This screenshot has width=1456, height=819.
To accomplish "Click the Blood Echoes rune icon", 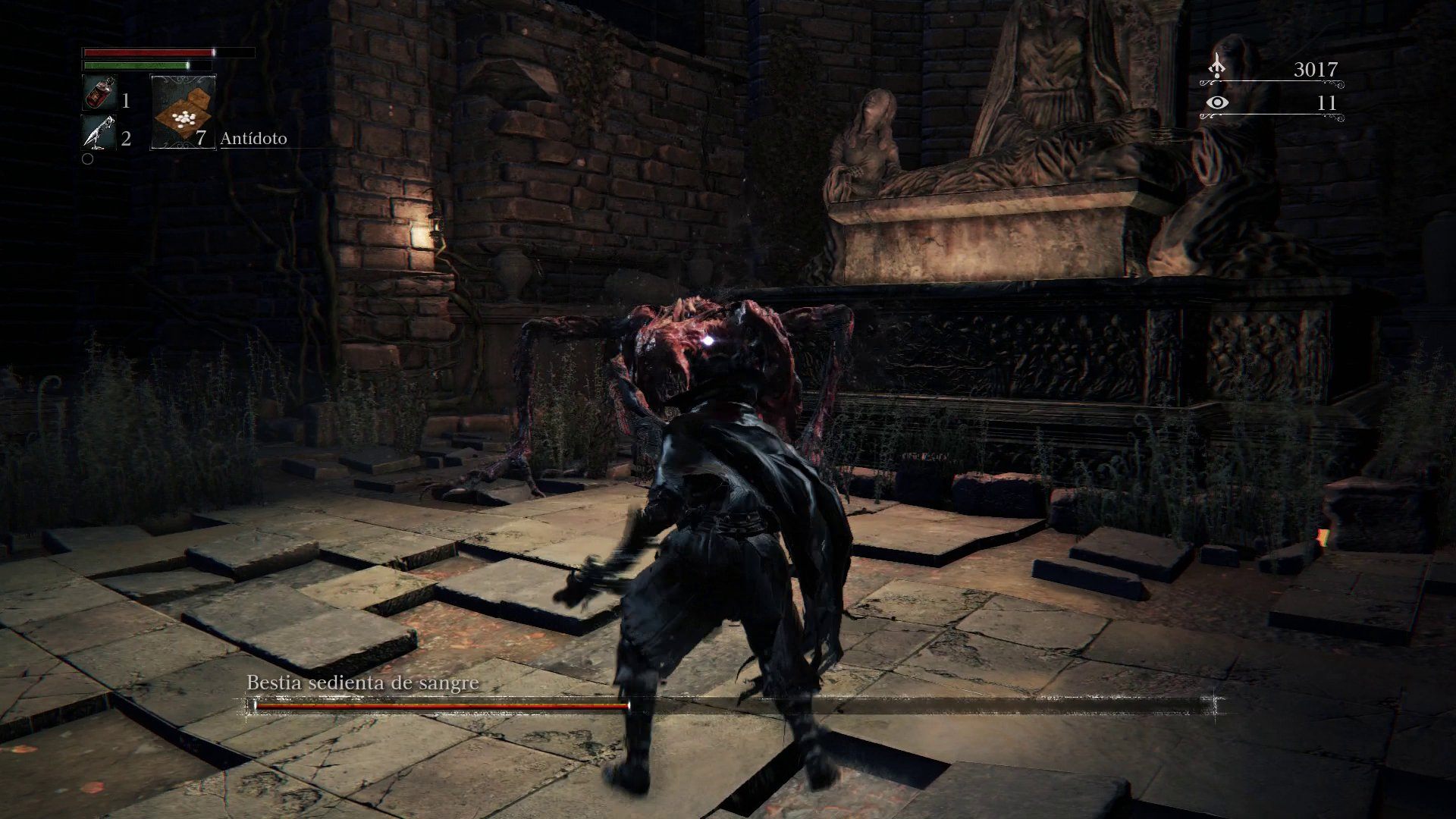I will (1216, 67).
